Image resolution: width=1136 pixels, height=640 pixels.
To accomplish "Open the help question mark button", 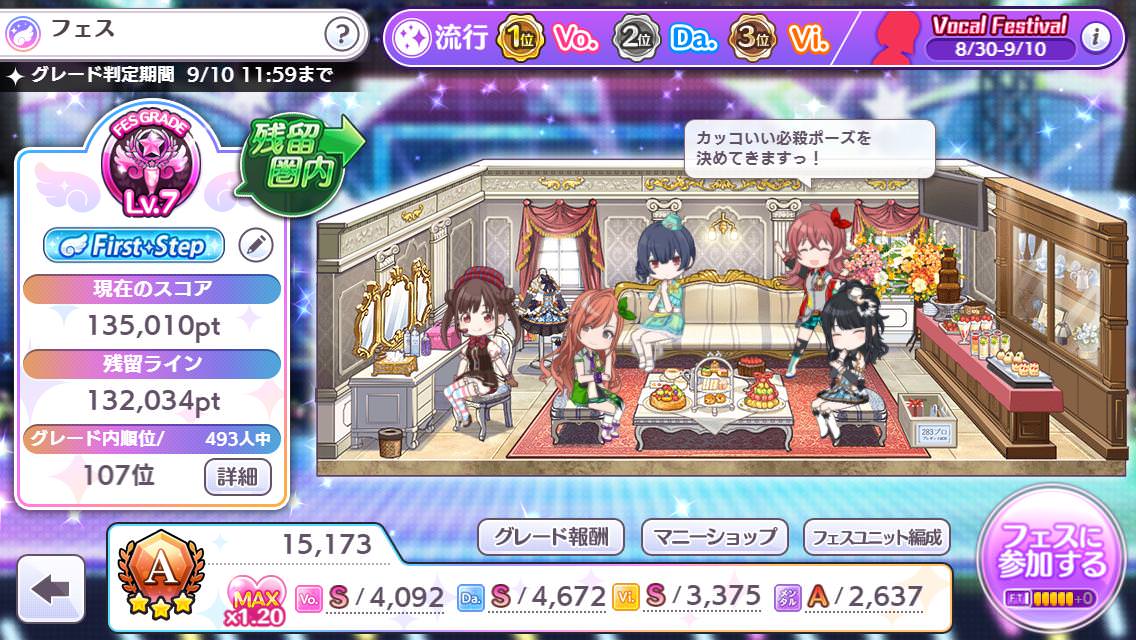I will coord(342,36).
